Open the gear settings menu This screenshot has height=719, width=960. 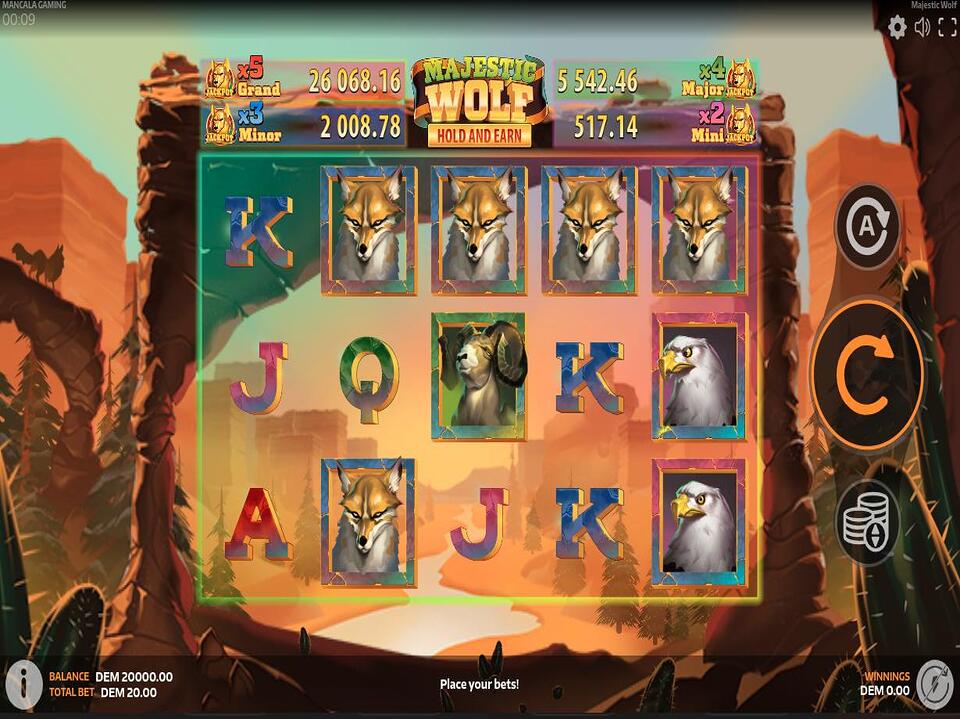[x=897, y=28]
